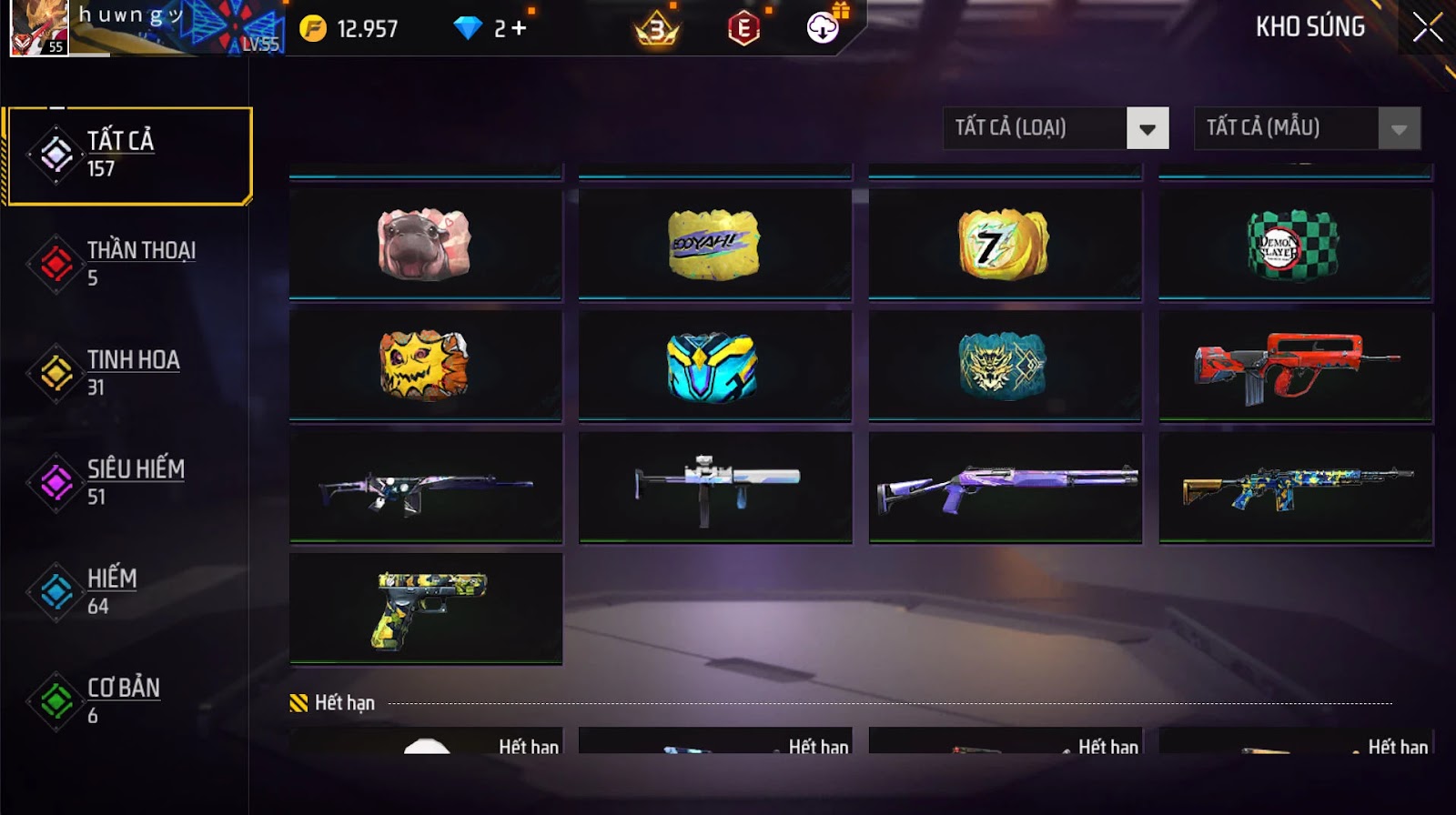
Task: Select the purple shotgun skin
Action: click(x=1005, y=488)
